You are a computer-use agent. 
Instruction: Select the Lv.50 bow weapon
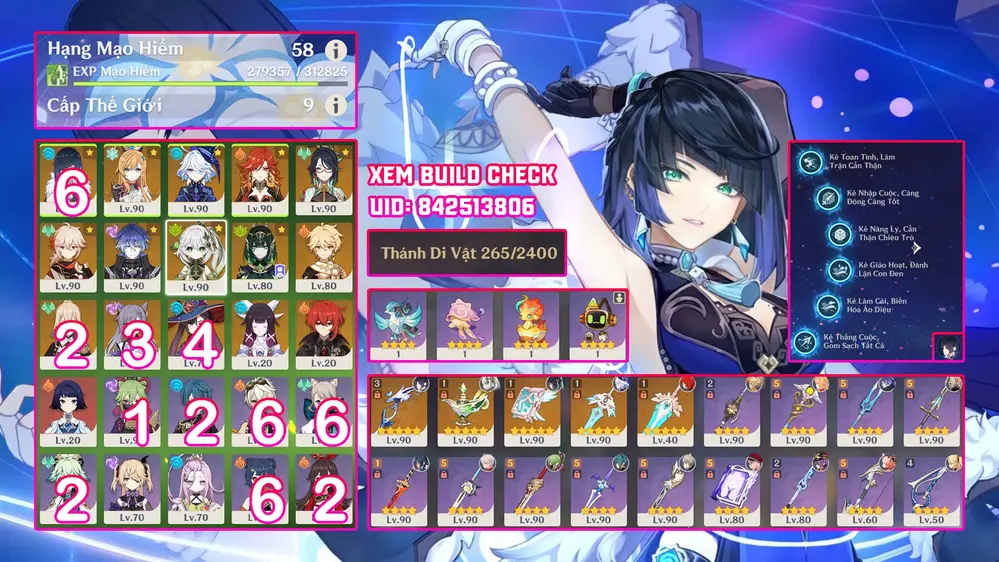pos(931,490)
